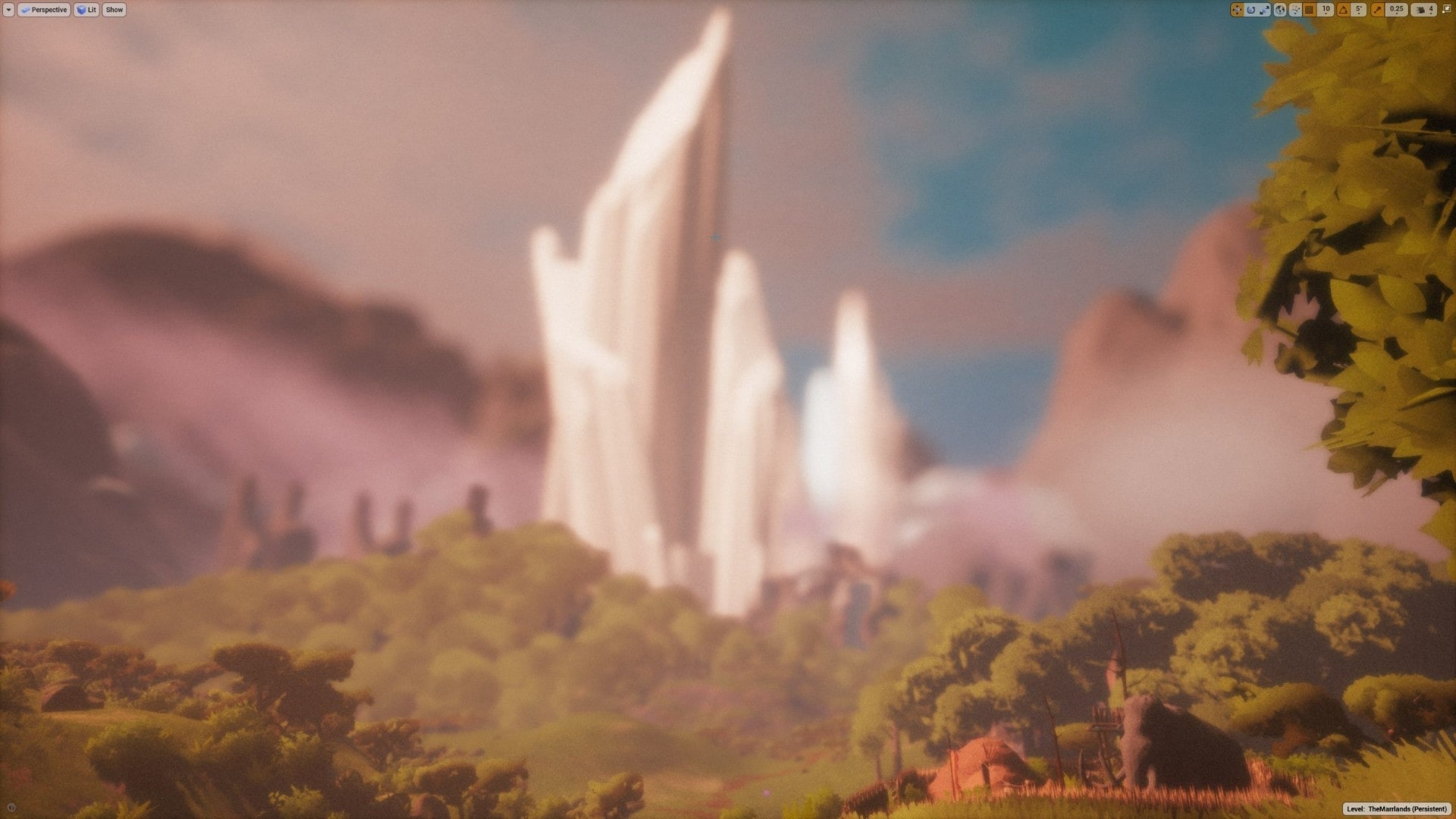
Task: Open the grid snap size 10 dropdown
Action: (x=1325, y=10)
